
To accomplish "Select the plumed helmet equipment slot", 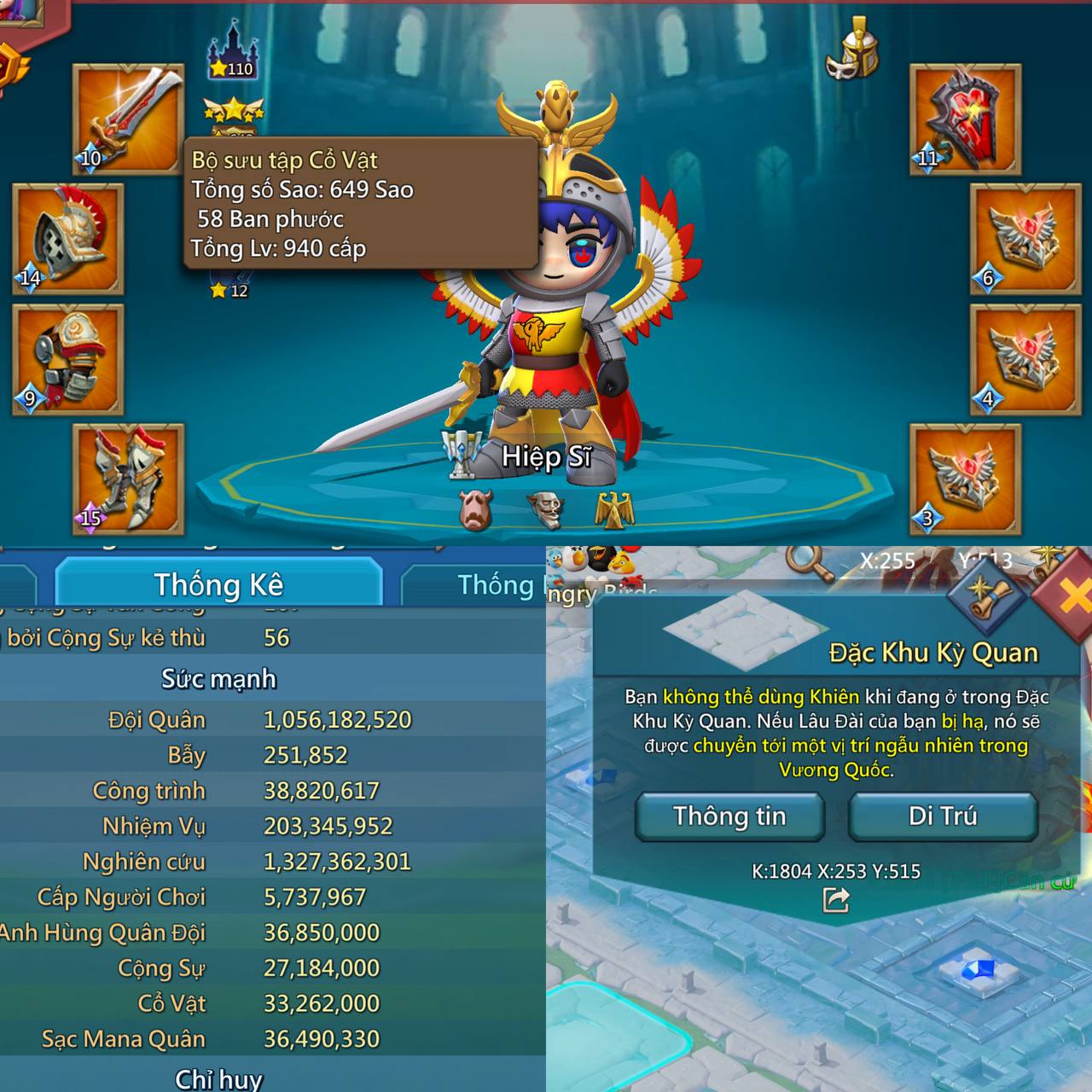I will tap(67, 238).
